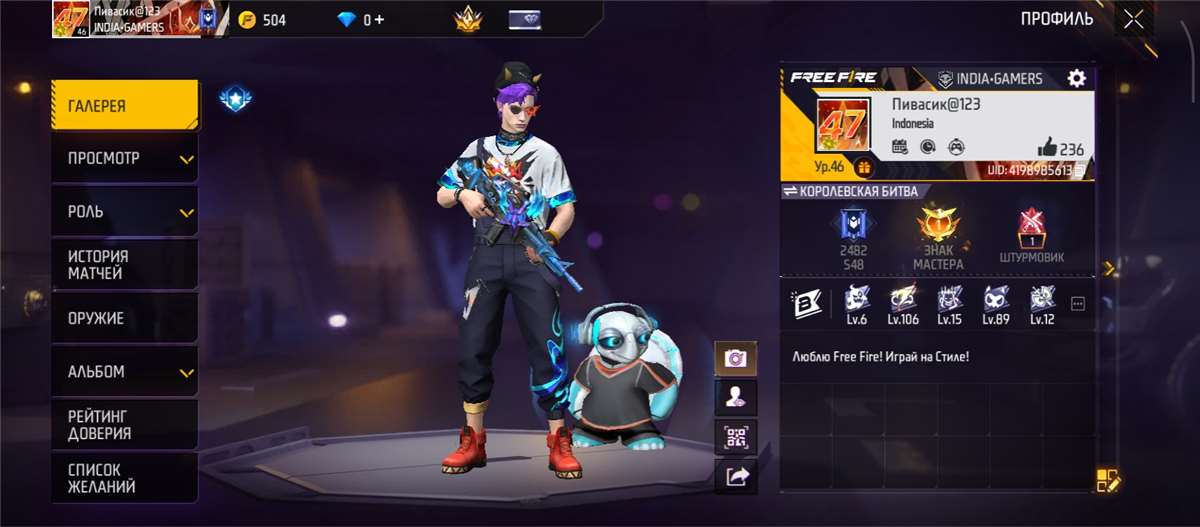The image size is (1200, 527).
Task: Expand the Роль menu entry
Action: [x=125, y=212]
